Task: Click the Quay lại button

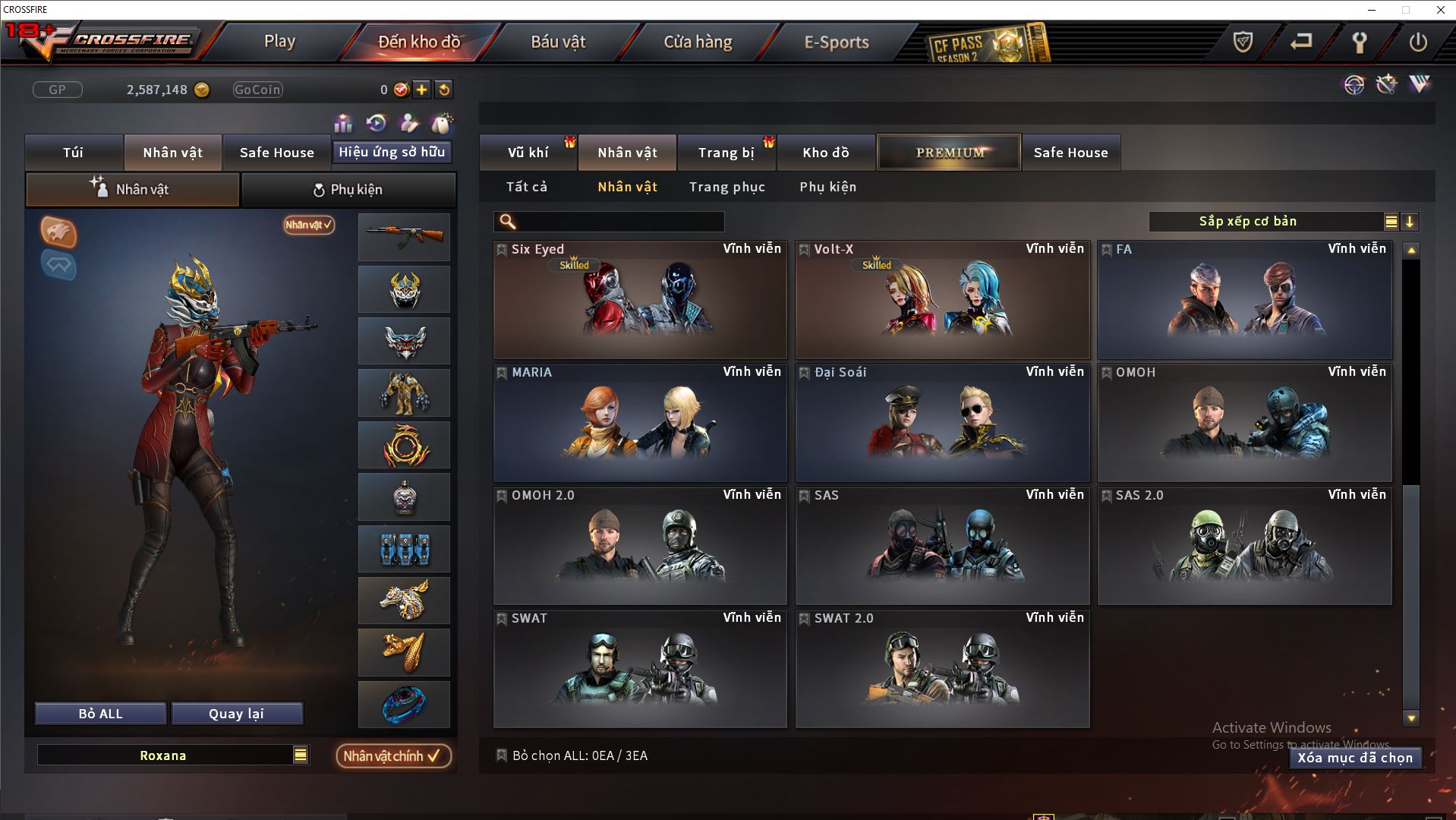Action: 236,714
